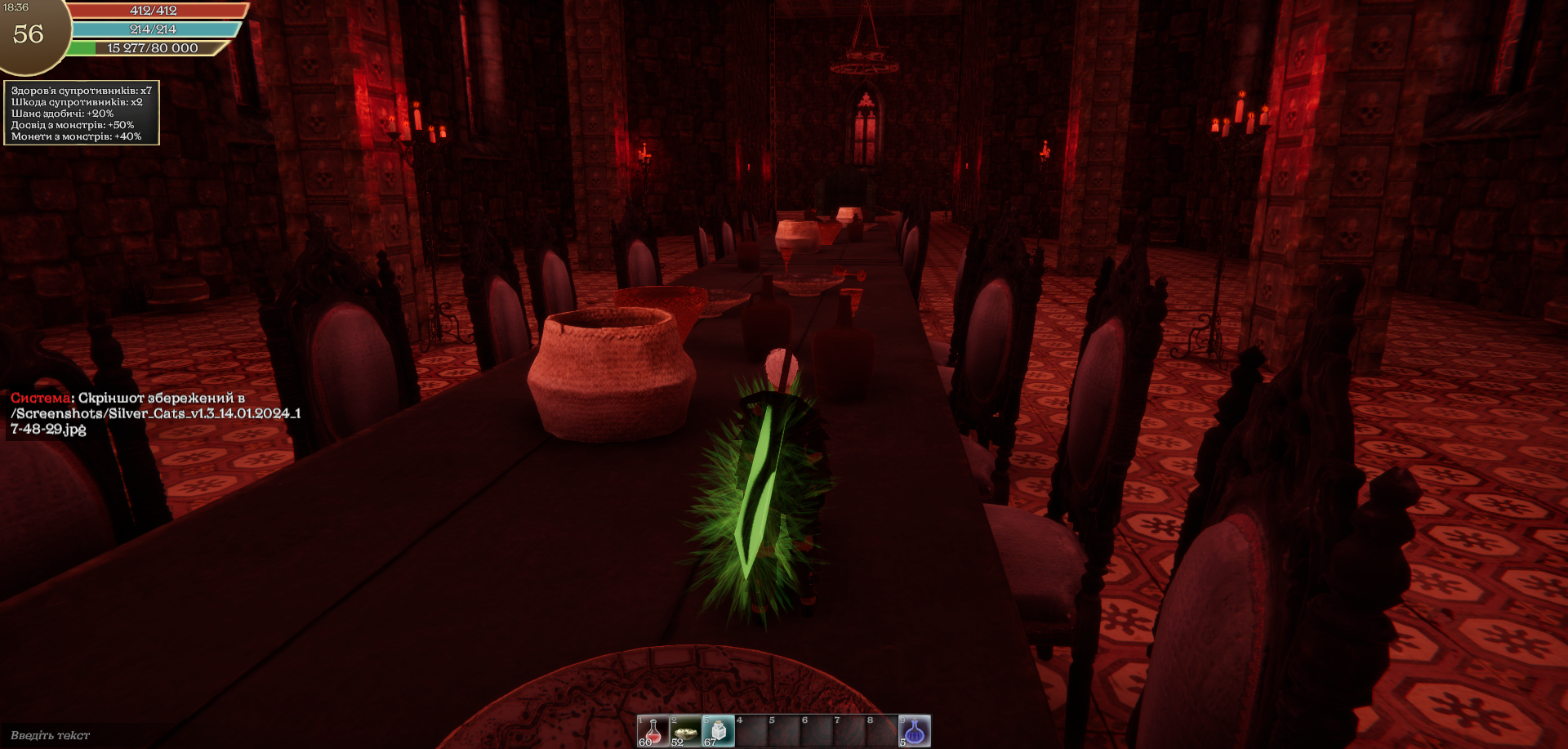Select the food bowl in hotbar slot 2

tap(685, 731)
